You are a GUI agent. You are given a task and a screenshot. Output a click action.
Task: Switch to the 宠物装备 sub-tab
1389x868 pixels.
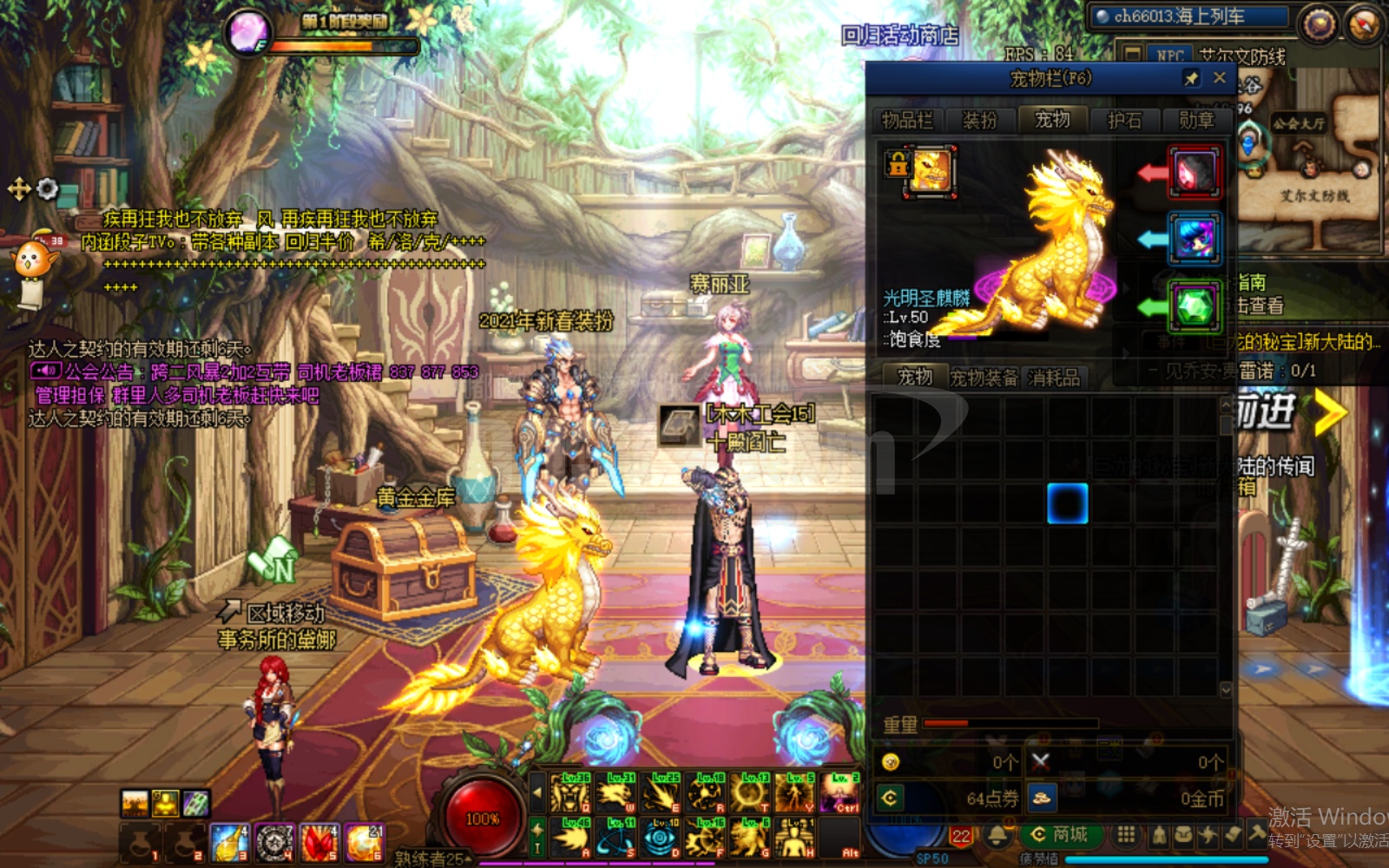click(x=984, y=378)
